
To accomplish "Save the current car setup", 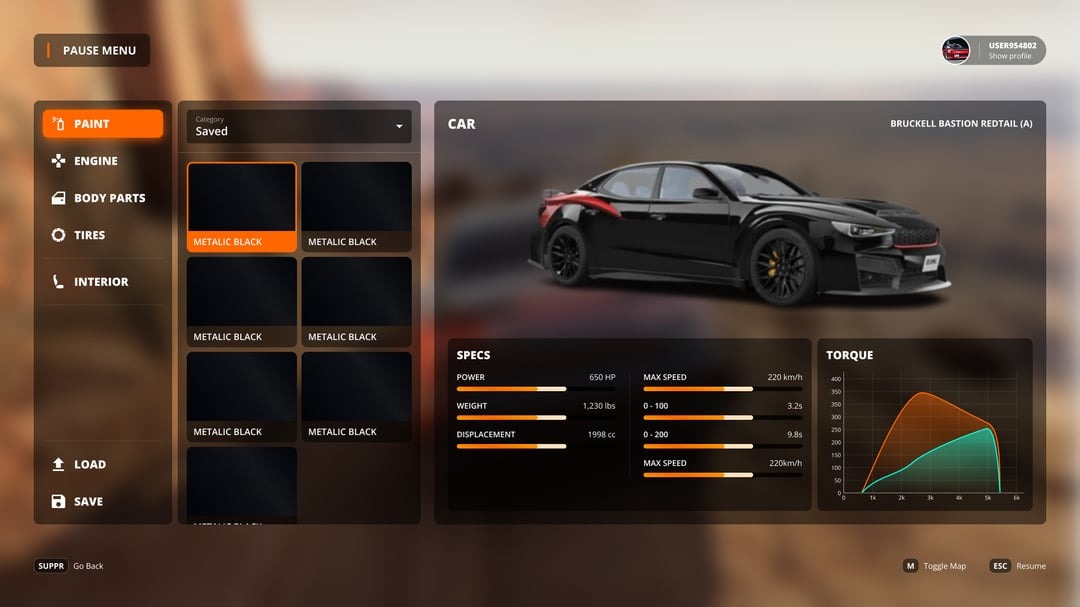I will [x=88, y=501].
